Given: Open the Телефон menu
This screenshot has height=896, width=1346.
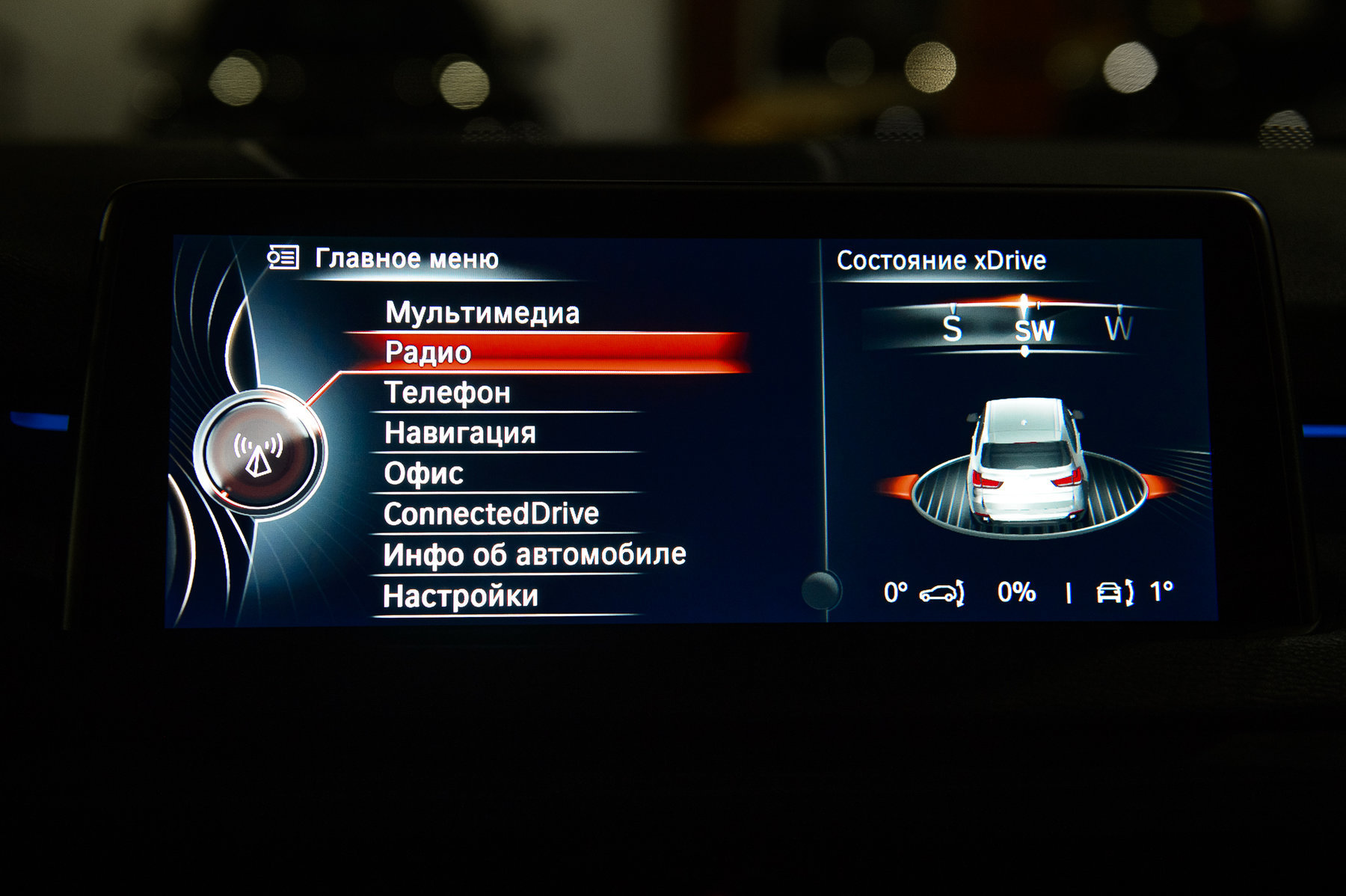Looking at the screenshot, I should pyautogui.click(x=447, y=393).
